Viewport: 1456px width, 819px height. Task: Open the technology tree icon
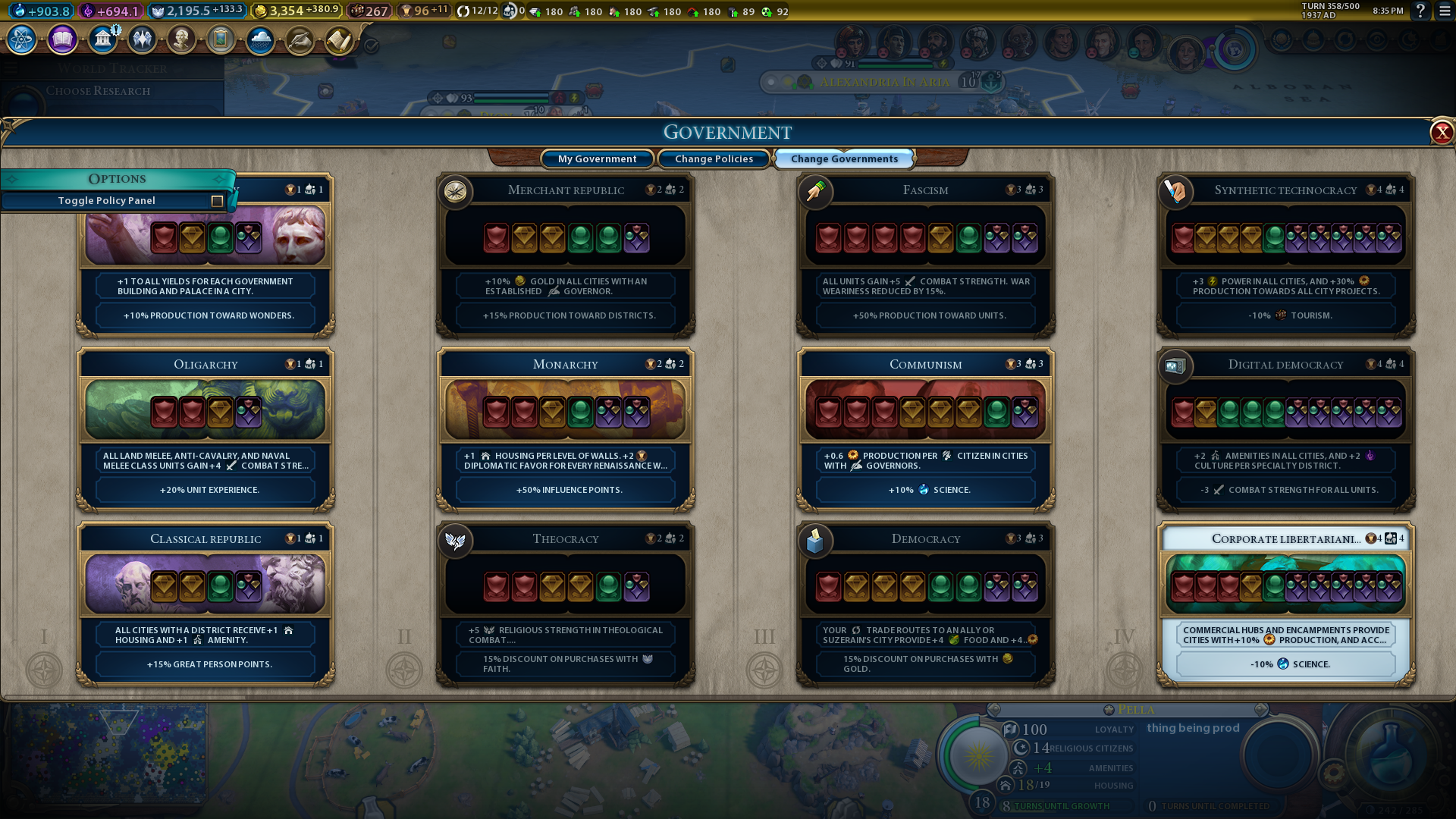point(22,39)
